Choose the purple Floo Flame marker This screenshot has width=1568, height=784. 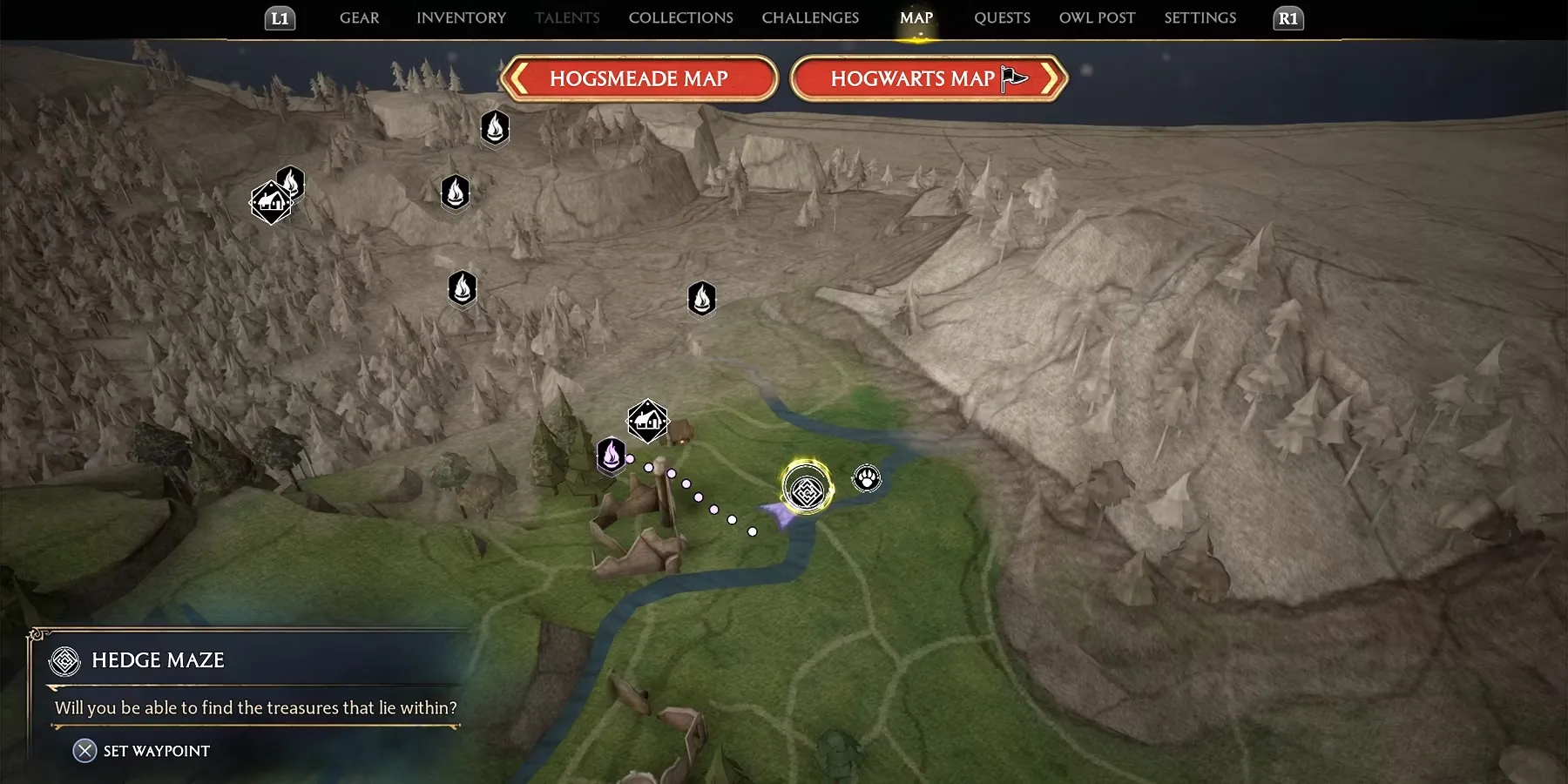611,455
